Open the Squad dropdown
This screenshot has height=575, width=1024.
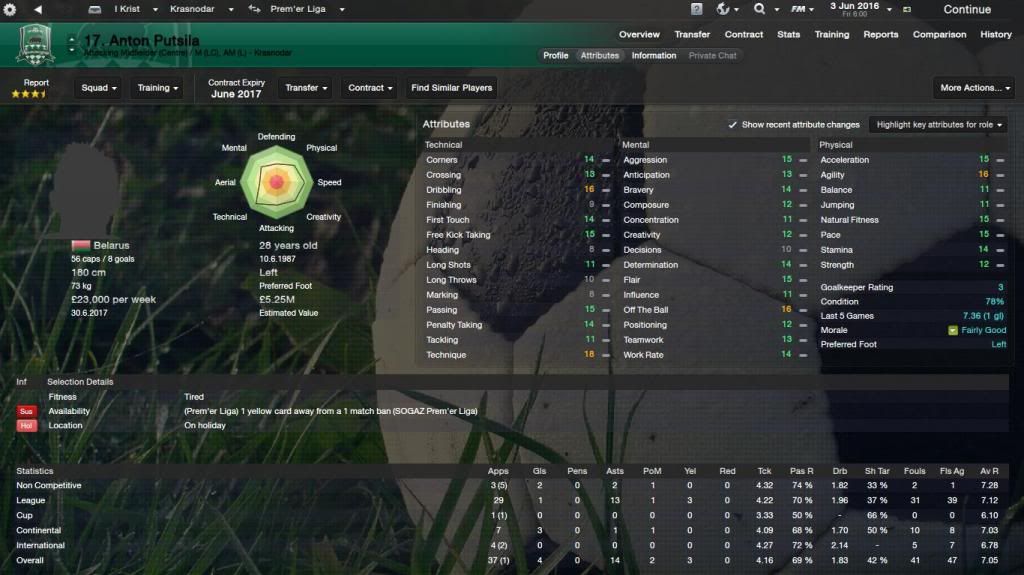tap(99, 88)
